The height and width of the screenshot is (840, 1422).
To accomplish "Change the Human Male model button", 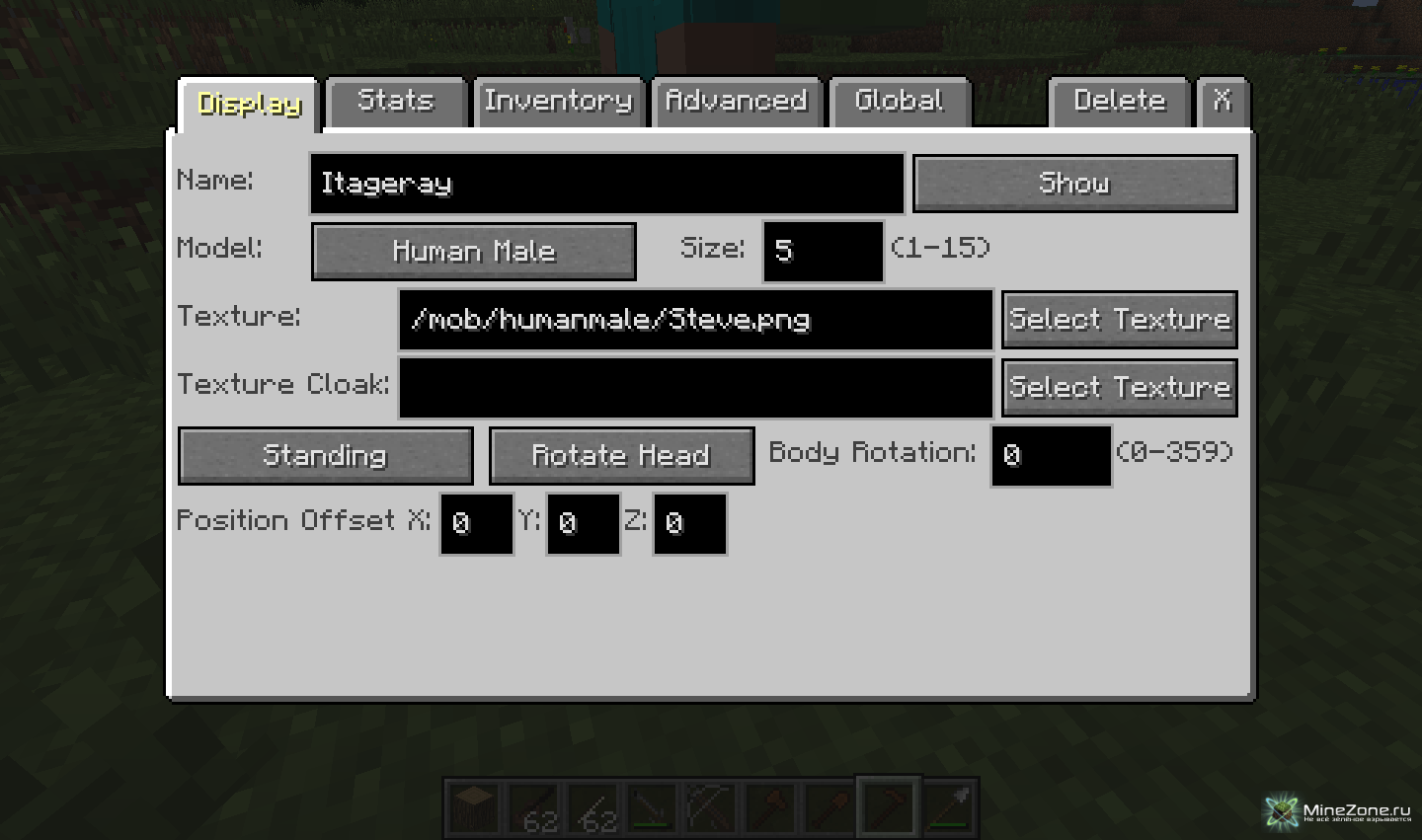I will click(x=474, y=252).
